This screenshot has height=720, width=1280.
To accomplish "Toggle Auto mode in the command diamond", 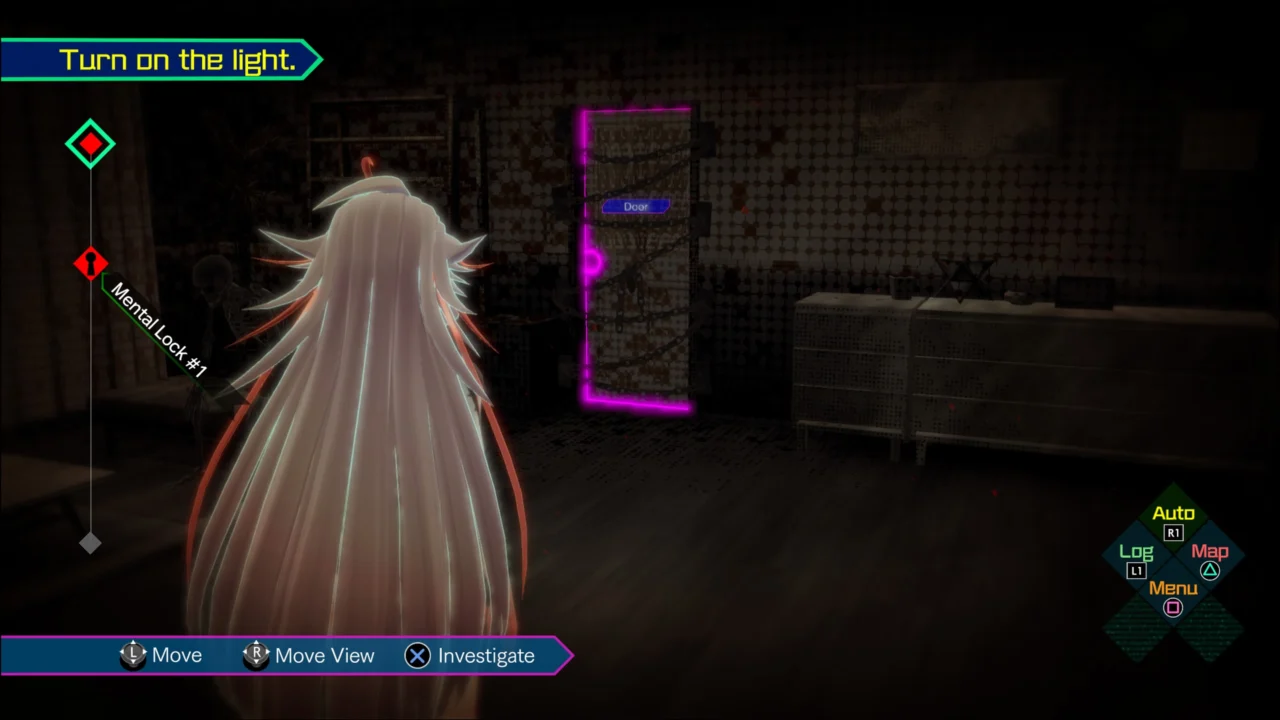I will (x=1173, y=513).
